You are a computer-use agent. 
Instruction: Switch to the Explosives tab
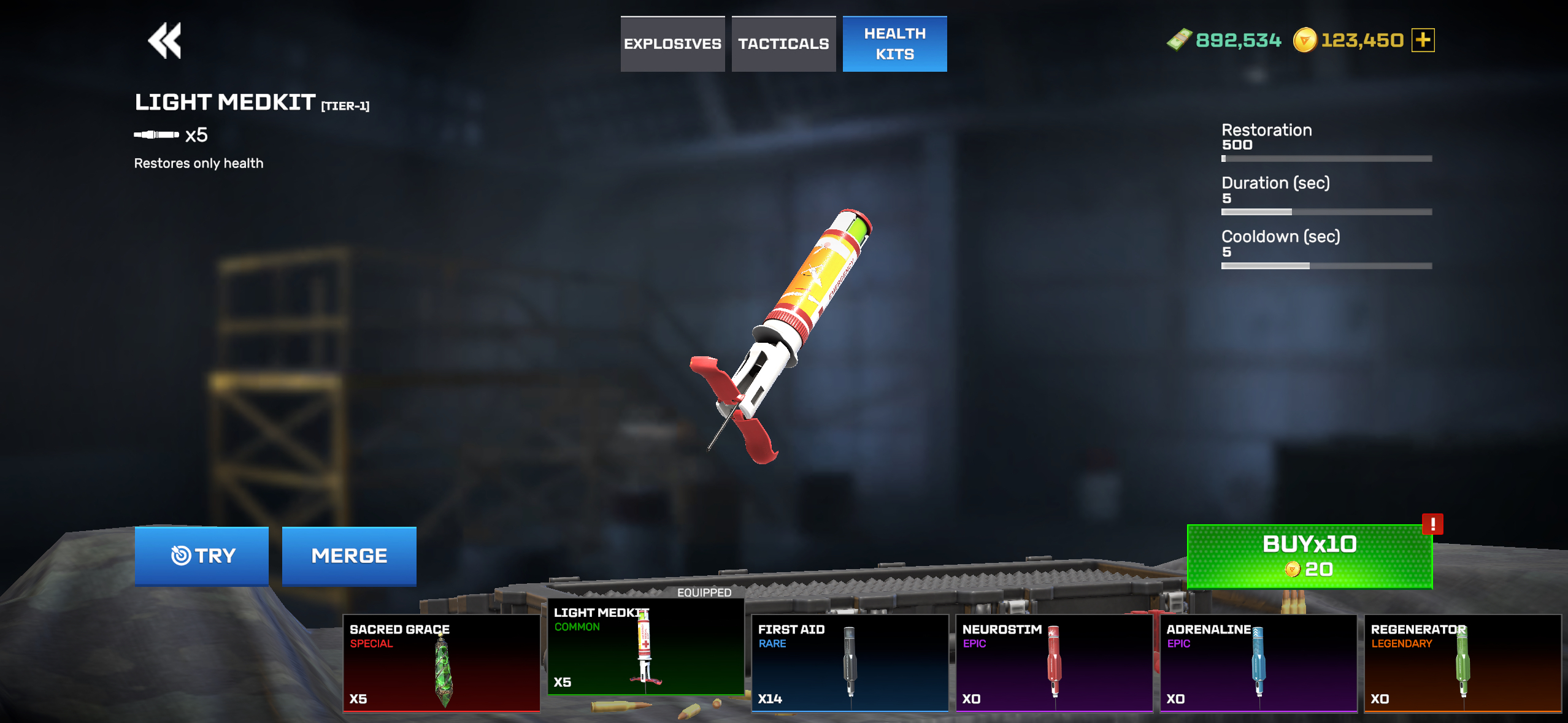tap(672, 44)
